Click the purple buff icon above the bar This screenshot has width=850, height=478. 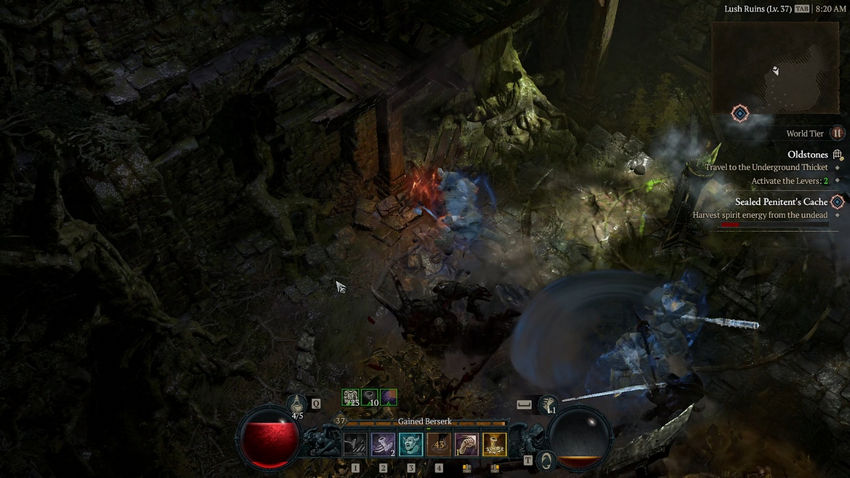click(x=389, y=398)
